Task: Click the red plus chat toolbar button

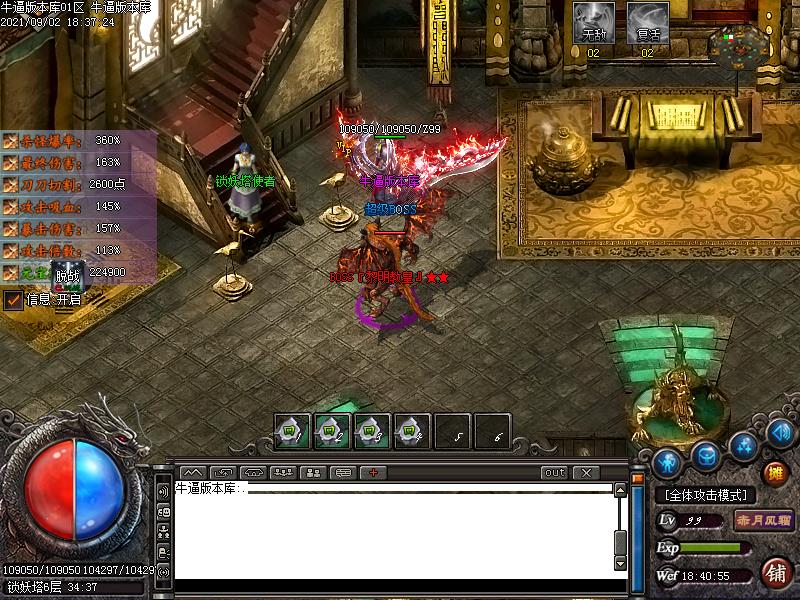Action: click(x=373, y=472)
